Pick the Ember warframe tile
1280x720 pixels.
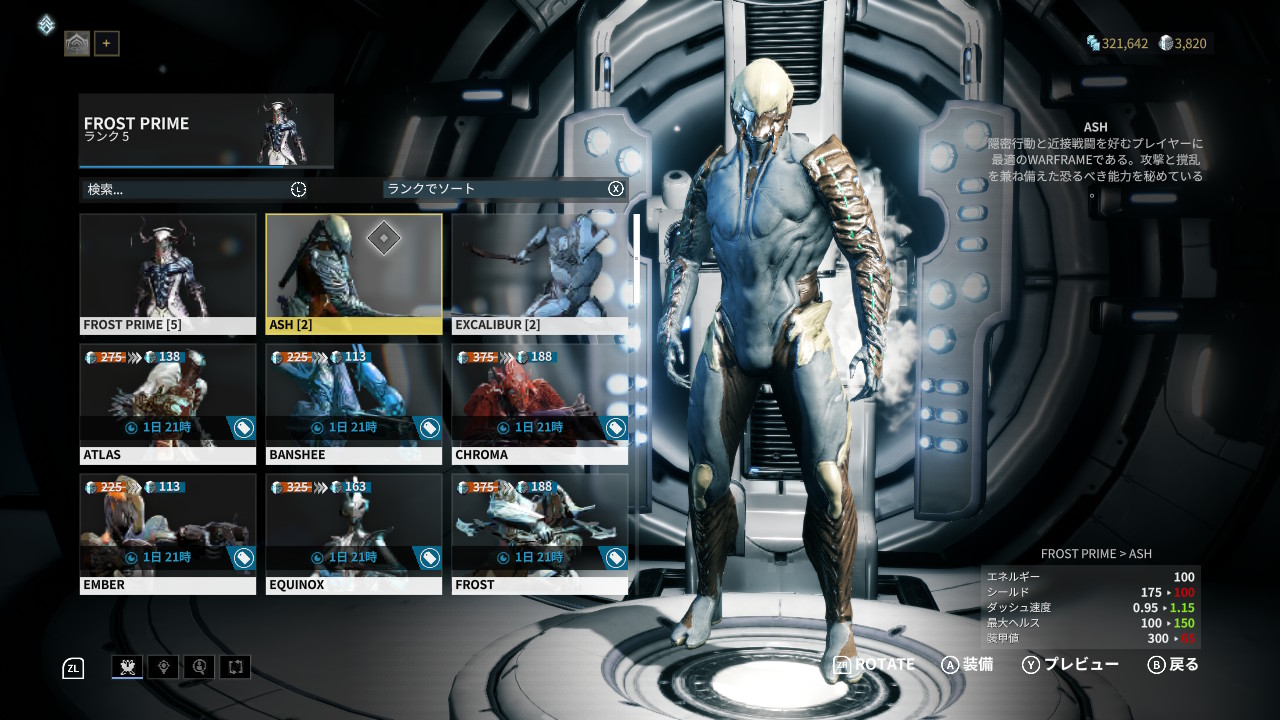coord(168,533)
